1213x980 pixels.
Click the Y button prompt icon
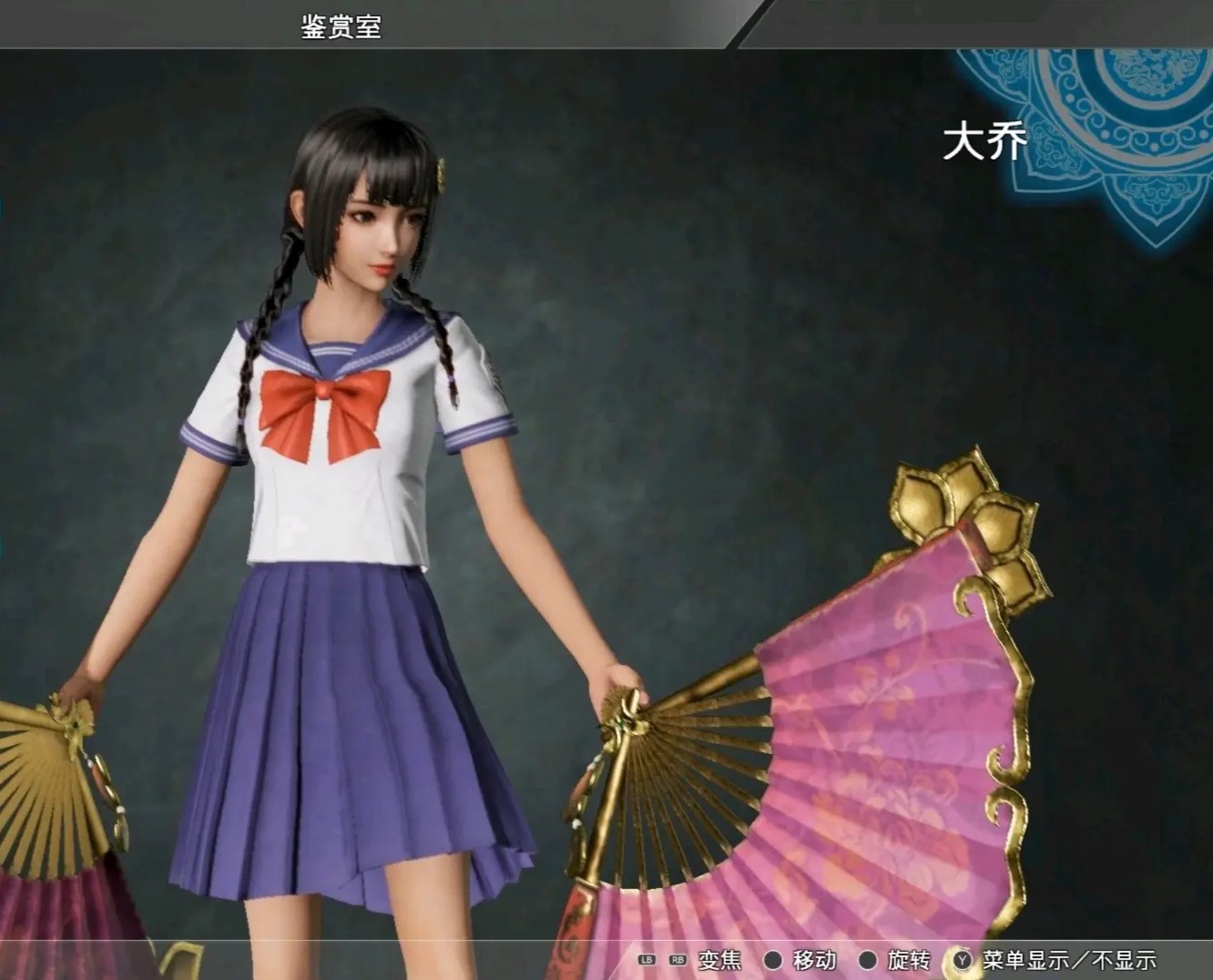click(x=963, y=958)
